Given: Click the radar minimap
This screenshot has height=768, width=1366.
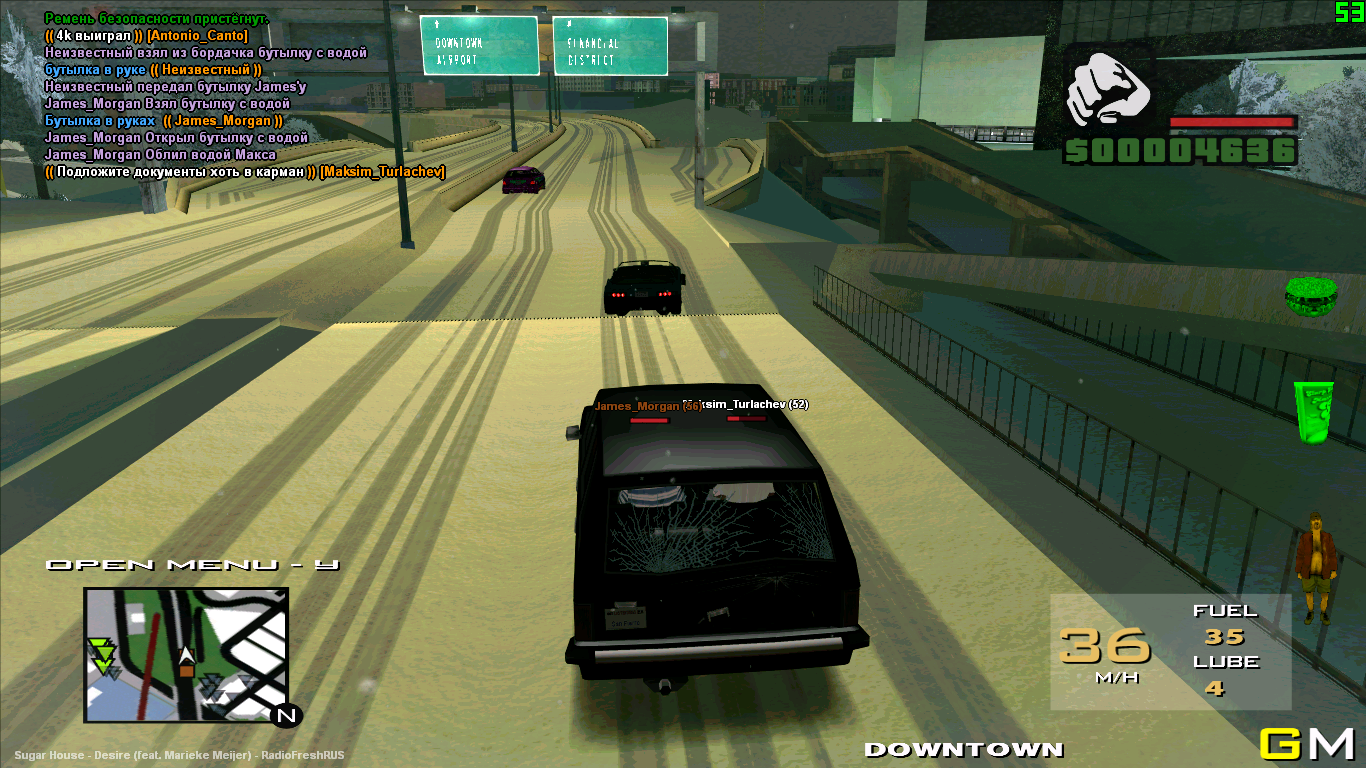Looking at the screenshot, I should [186, 654].
